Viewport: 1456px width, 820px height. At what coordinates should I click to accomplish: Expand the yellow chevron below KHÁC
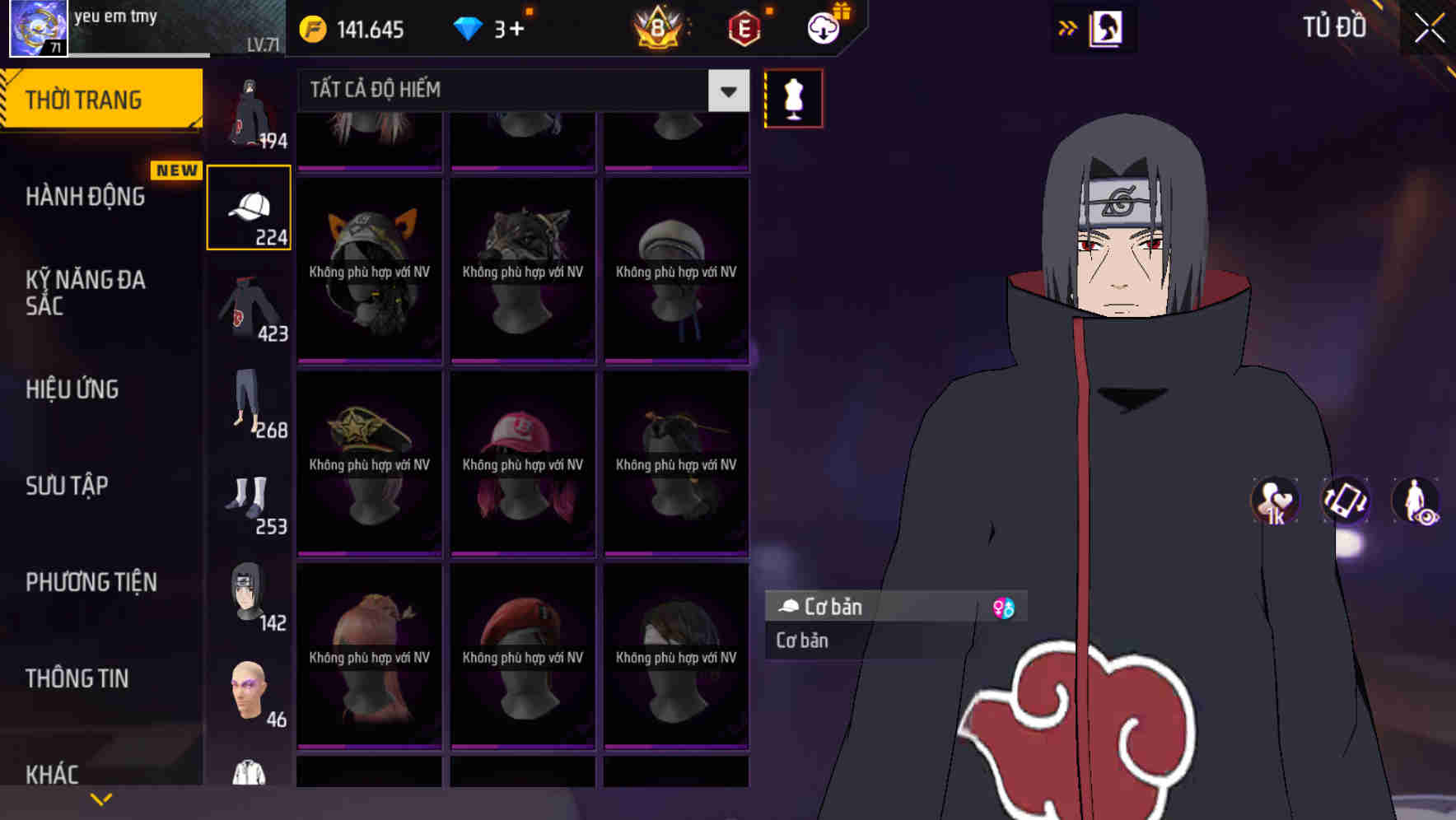(101, 799)
